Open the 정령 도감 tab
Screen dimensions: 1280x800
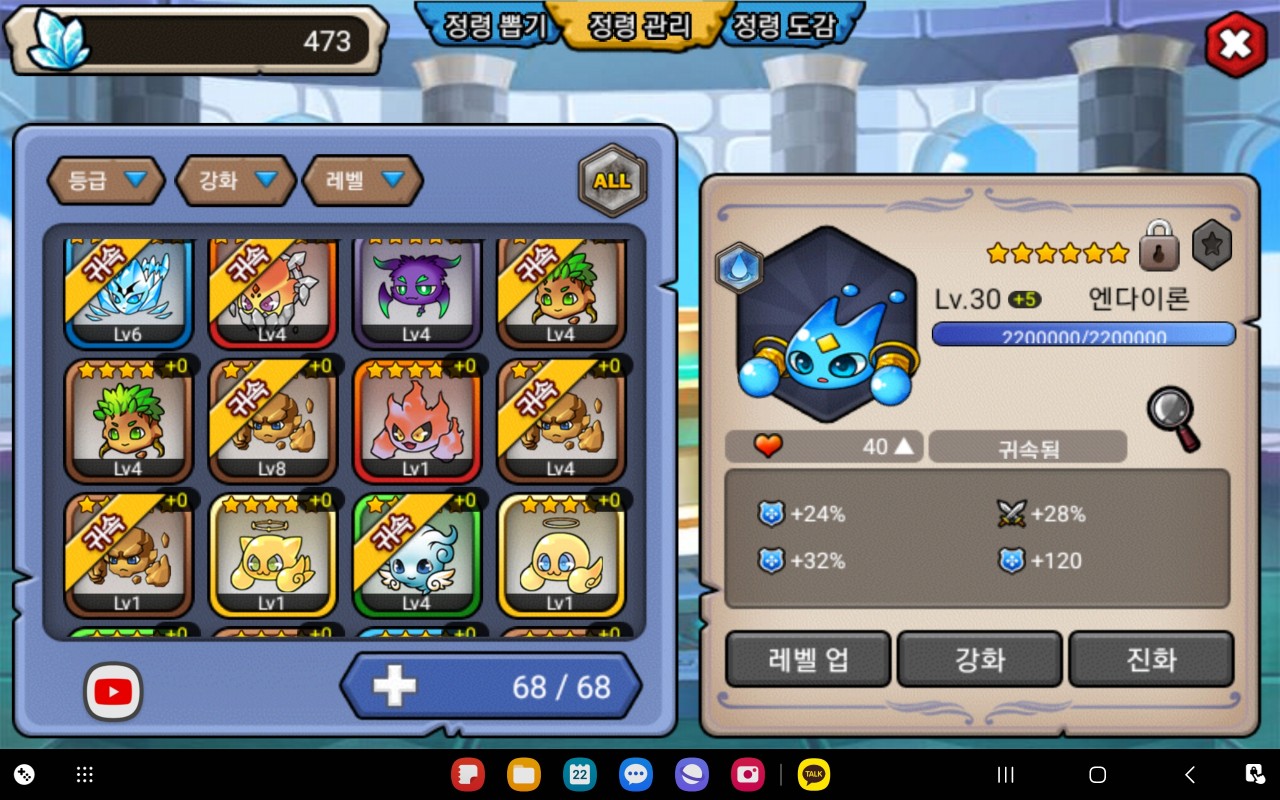784,26
